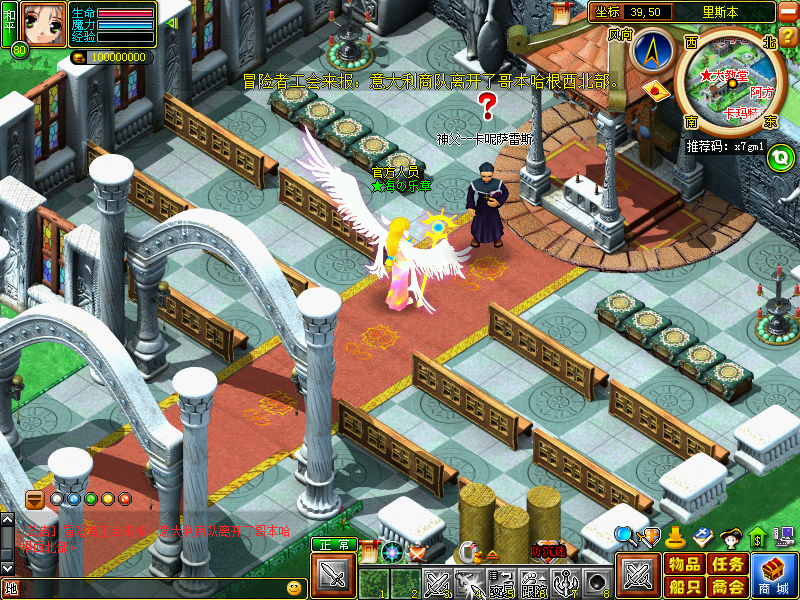Collapse the status panel with green arrow
The width and height of the screenshot is (800, 600).
pyautogui.click(x=171, y=22)
